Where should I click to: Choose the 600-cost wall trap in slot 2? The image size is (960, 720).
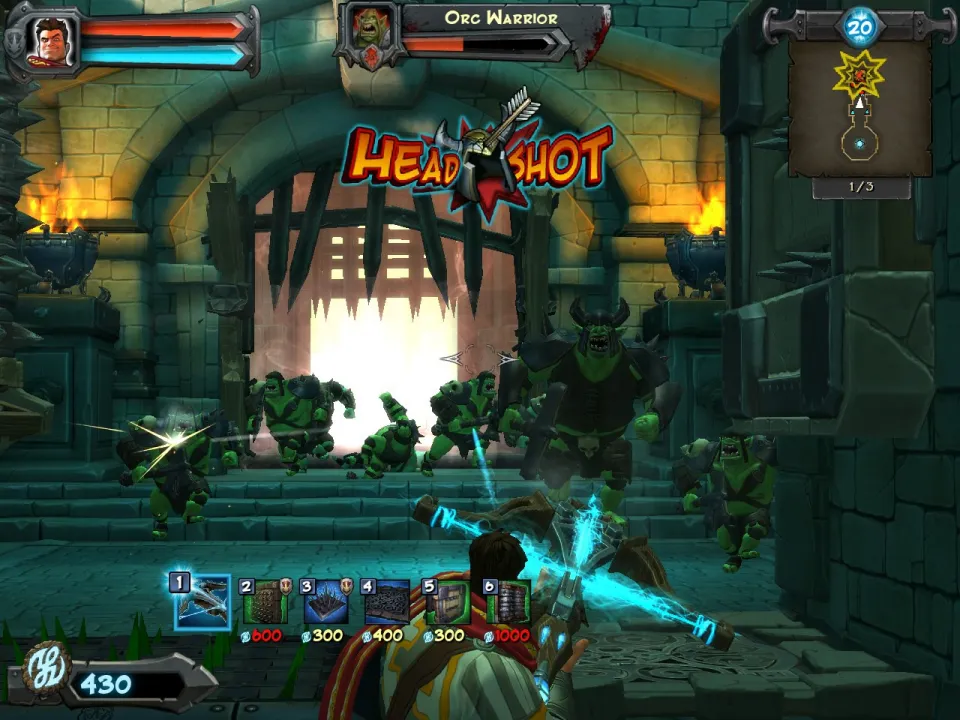[x=266, y=603]
